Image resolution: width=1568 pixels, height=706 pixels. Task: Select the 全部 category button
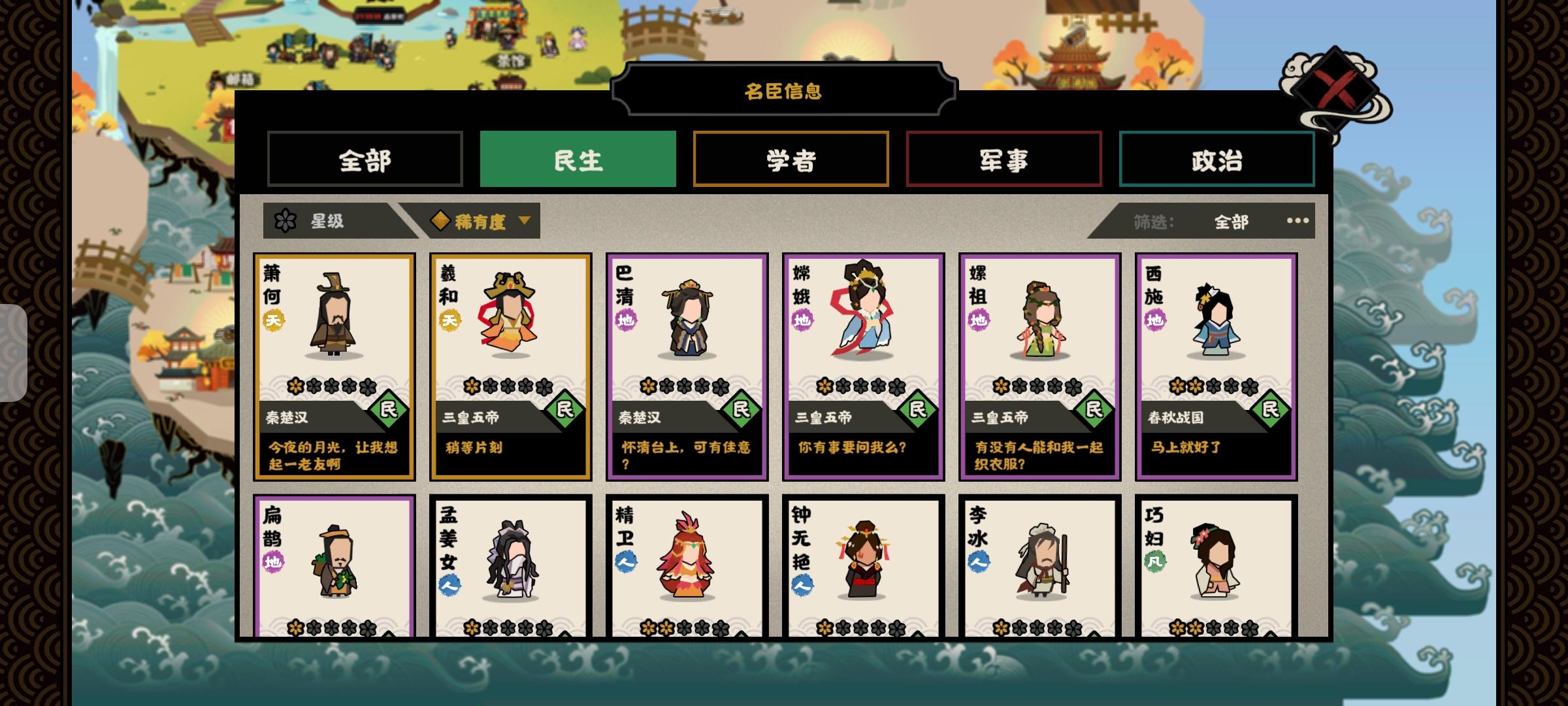(365, 160)
